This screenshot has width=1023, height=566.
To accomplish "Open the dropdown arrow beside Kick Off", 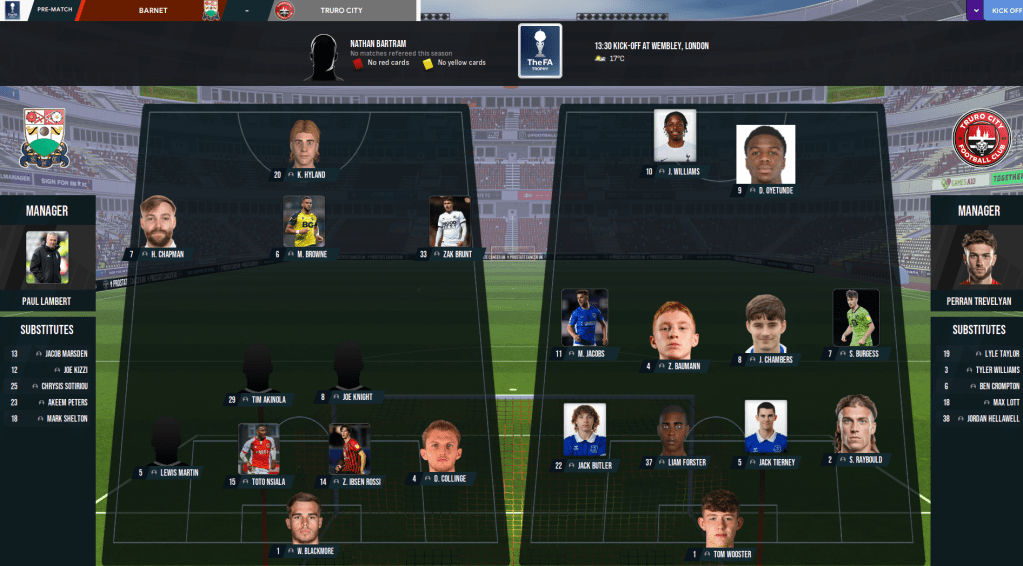I will [x=975, y=11].
